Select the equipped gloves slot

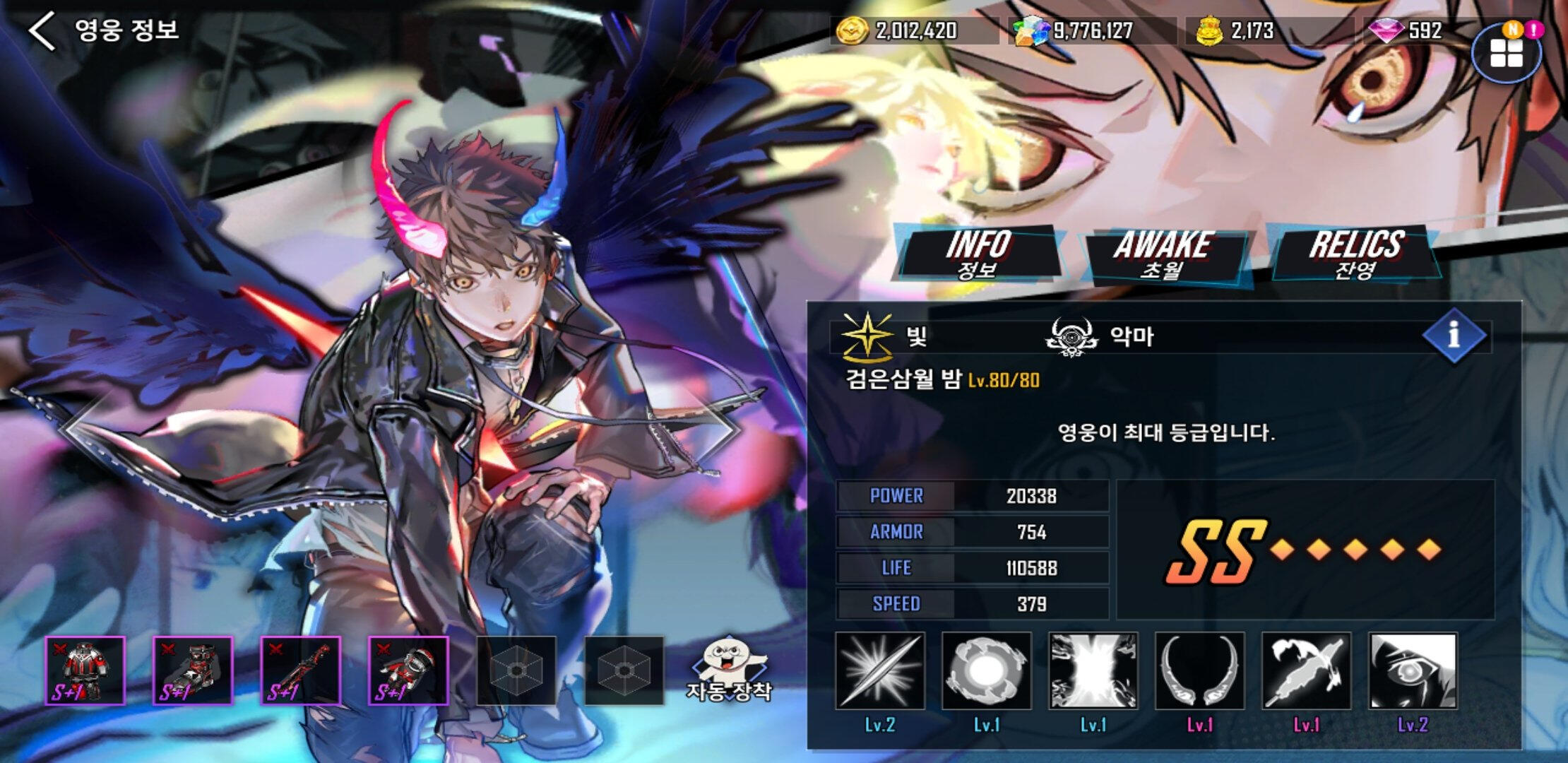point(408,670)
